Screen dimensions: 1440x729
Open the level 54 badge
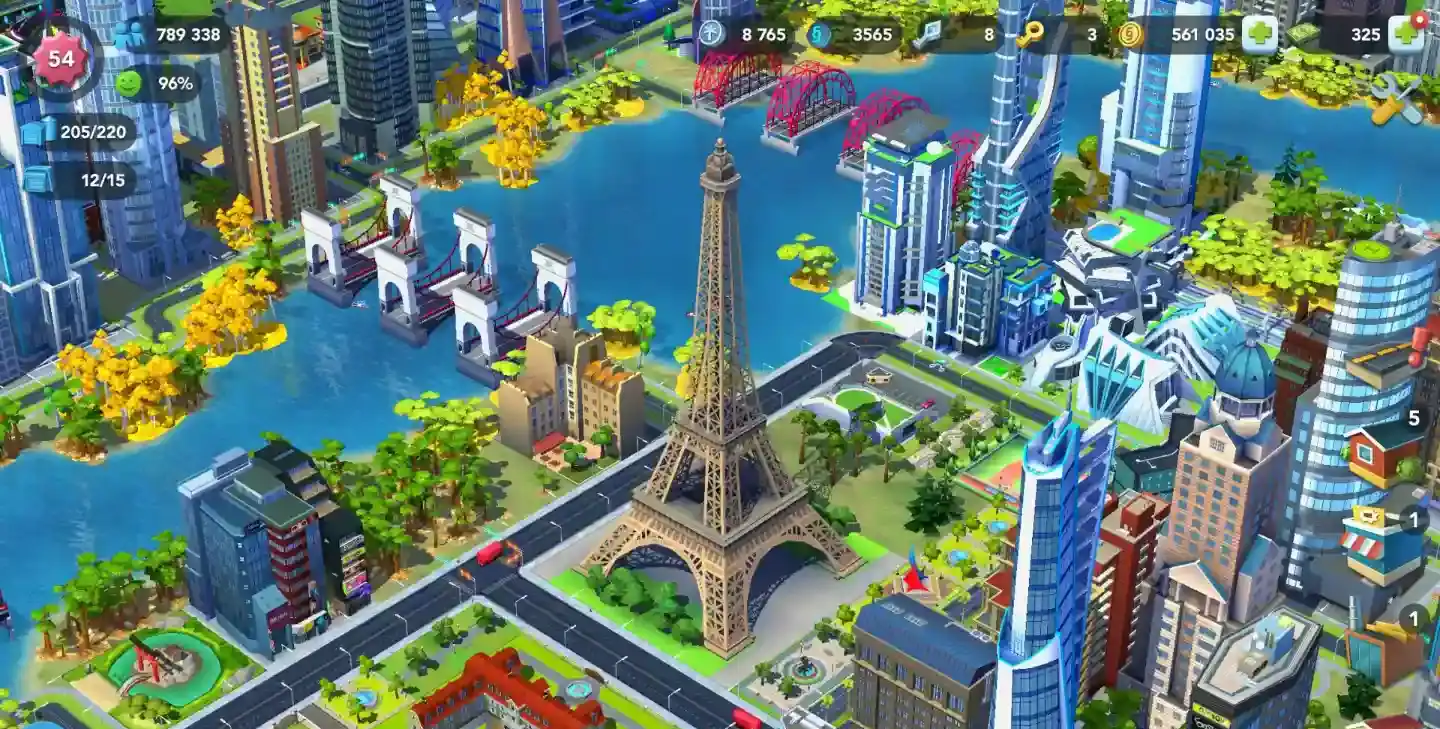(x=61, y=58)
